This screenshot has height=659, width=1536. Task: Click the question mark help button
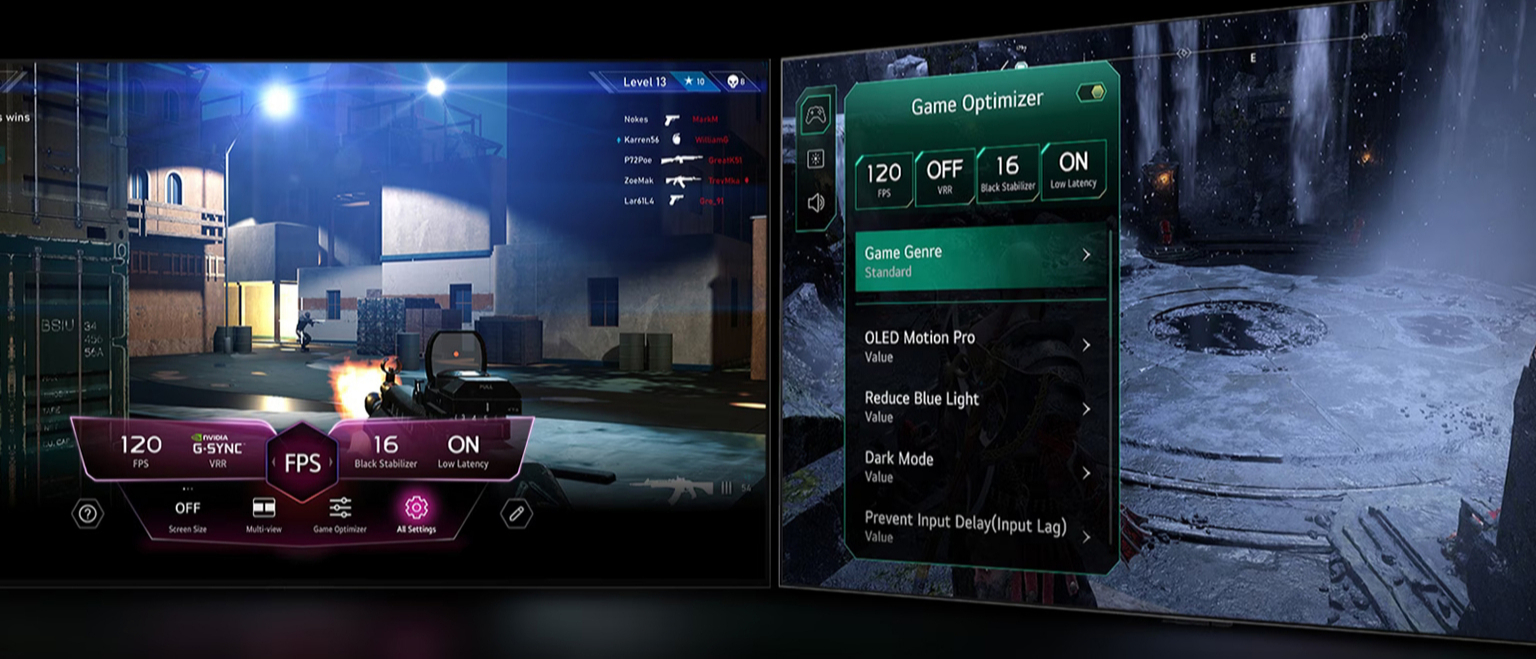pyautogui.click(x=88, y=514)
